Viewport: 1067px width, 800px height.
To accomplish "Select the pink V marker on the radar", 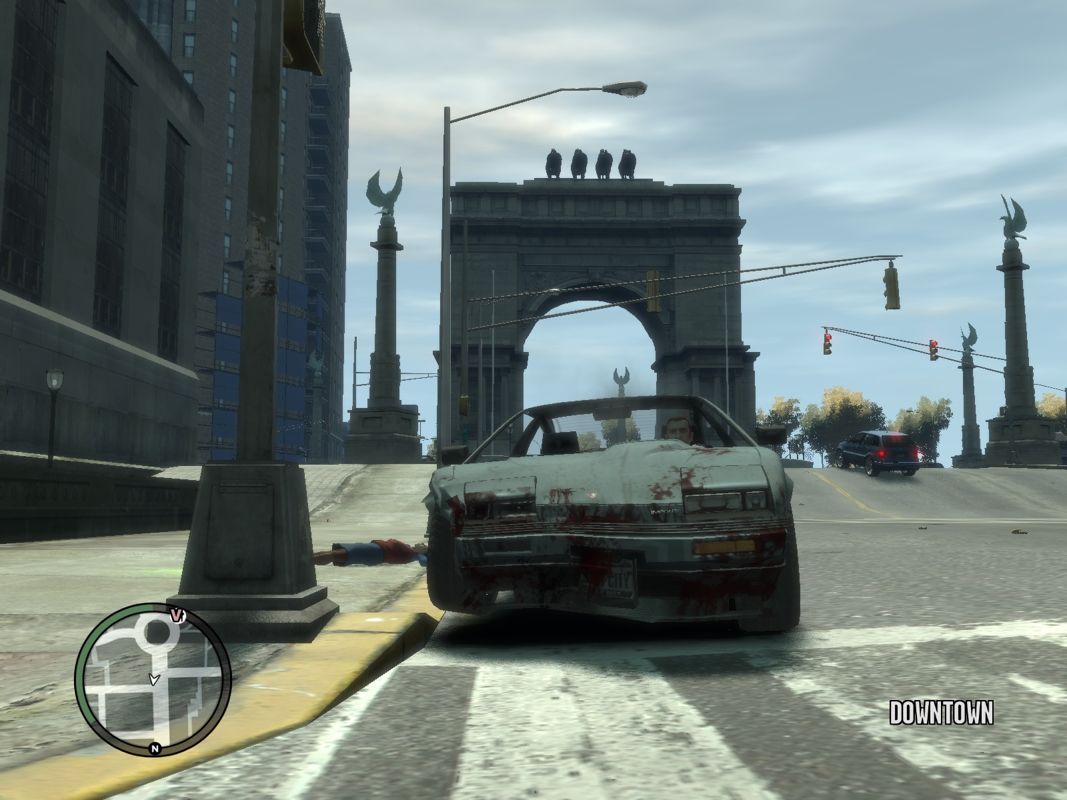I will [x=178, y=614].
